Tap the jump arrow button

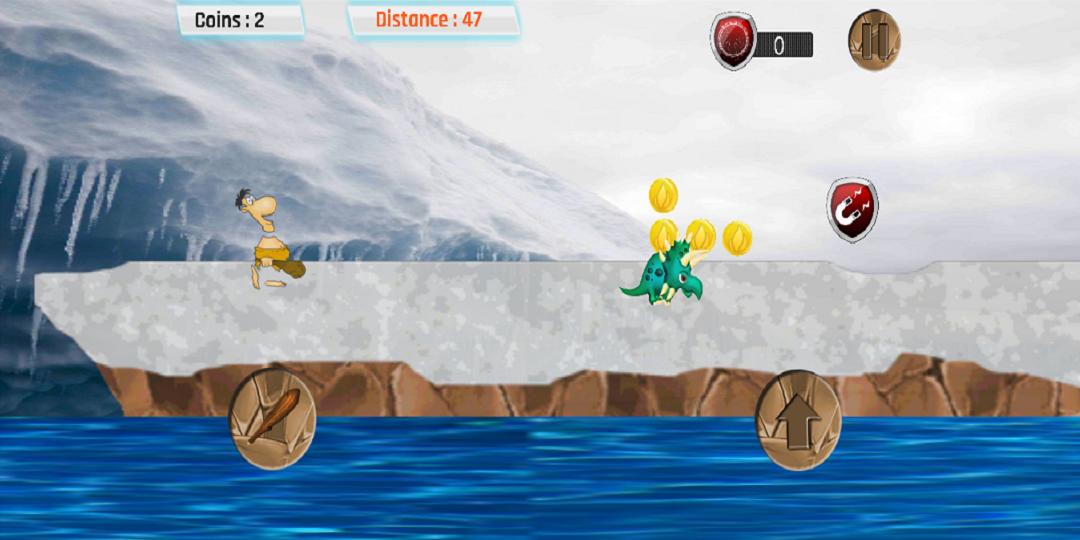point(797,420)
